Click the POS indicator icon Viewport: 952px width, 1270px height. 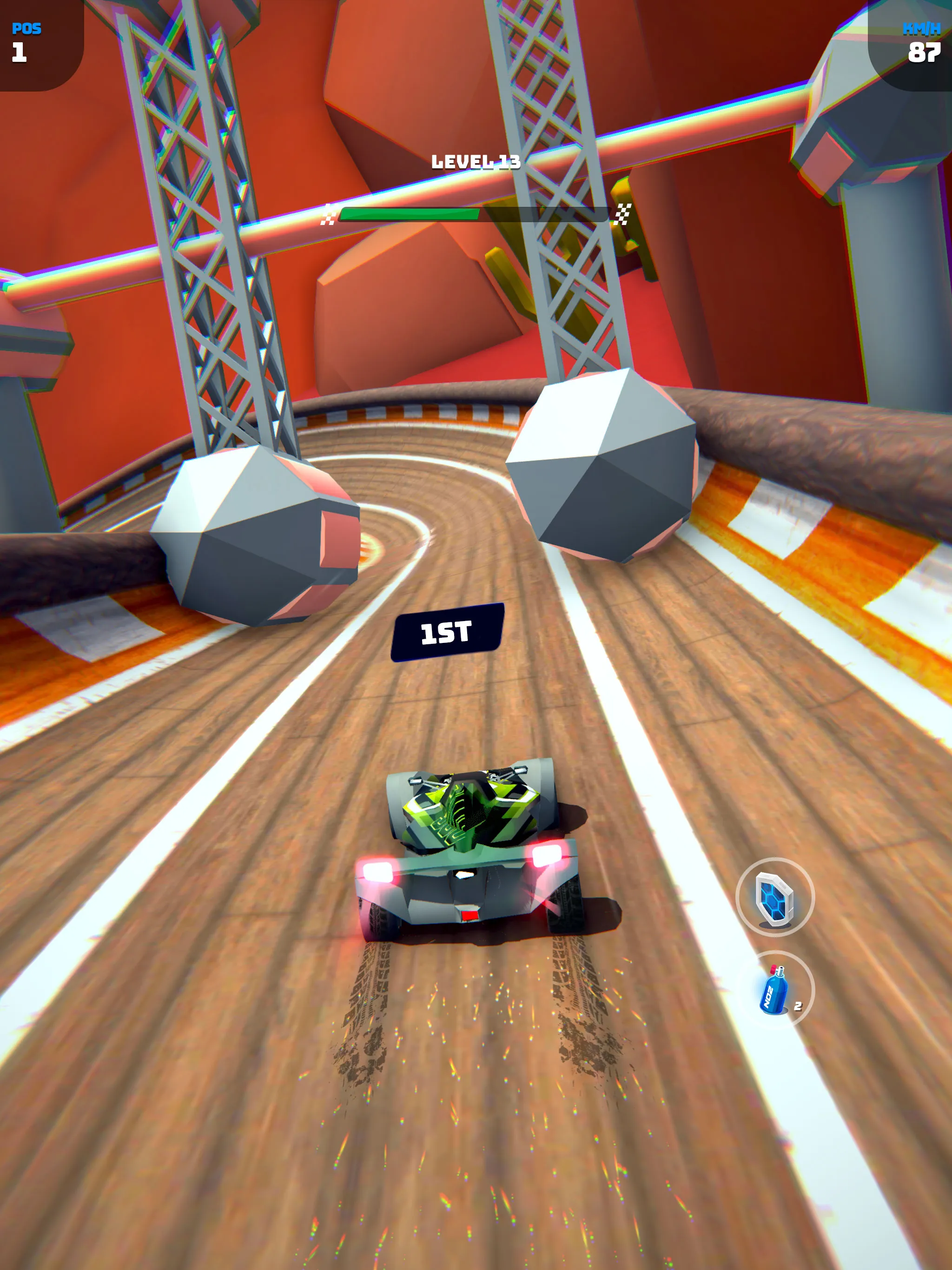27,28
